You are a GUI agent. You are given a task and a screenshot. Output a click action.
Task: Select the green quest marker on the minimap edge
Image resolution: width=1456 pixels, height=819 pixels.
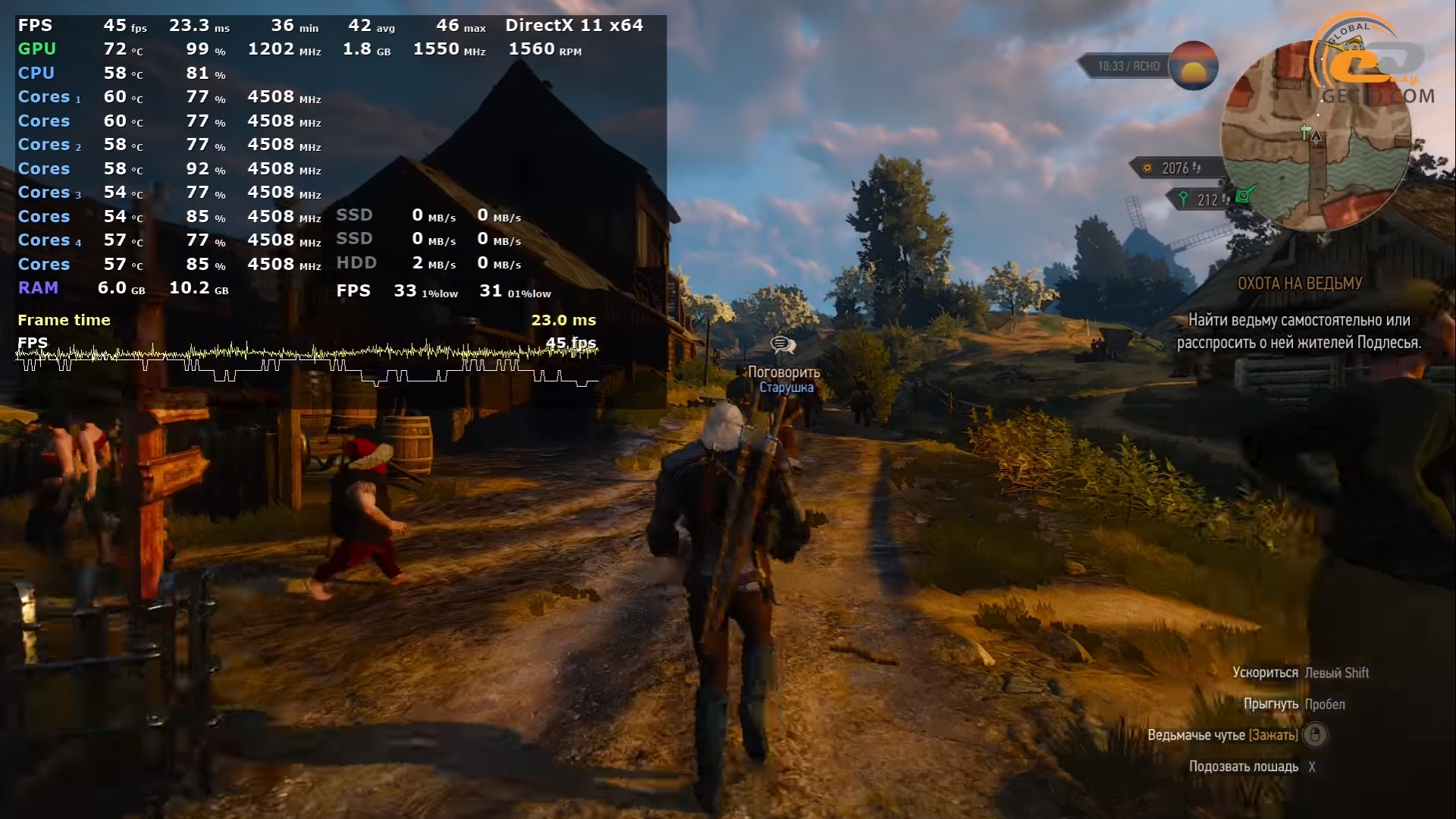pyautogui.click(x=1244, y=196)
